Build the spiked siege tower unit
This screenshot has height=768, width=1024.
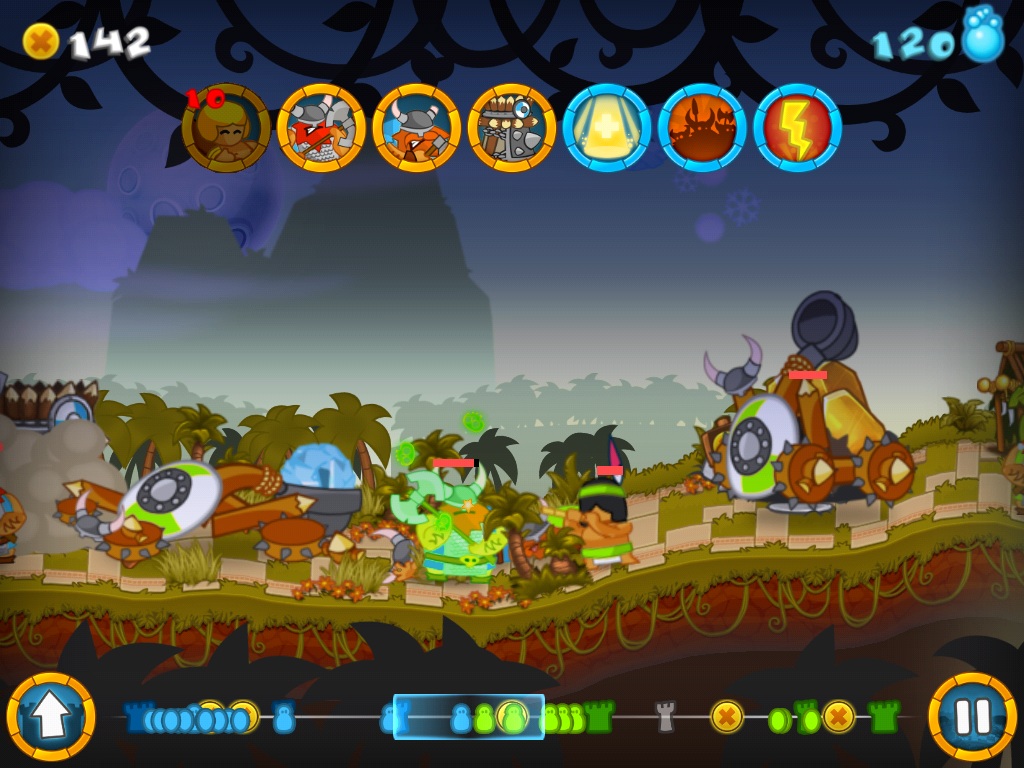(511, 129)
